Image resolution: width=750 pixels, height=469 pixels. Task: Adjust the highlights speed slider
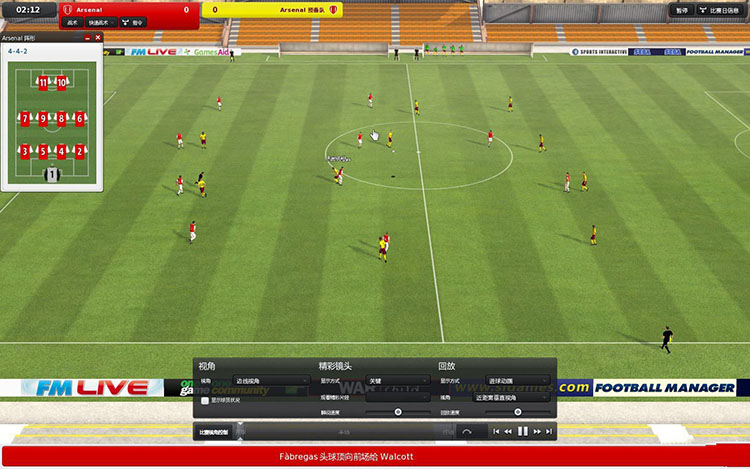[x=398, y=411]
